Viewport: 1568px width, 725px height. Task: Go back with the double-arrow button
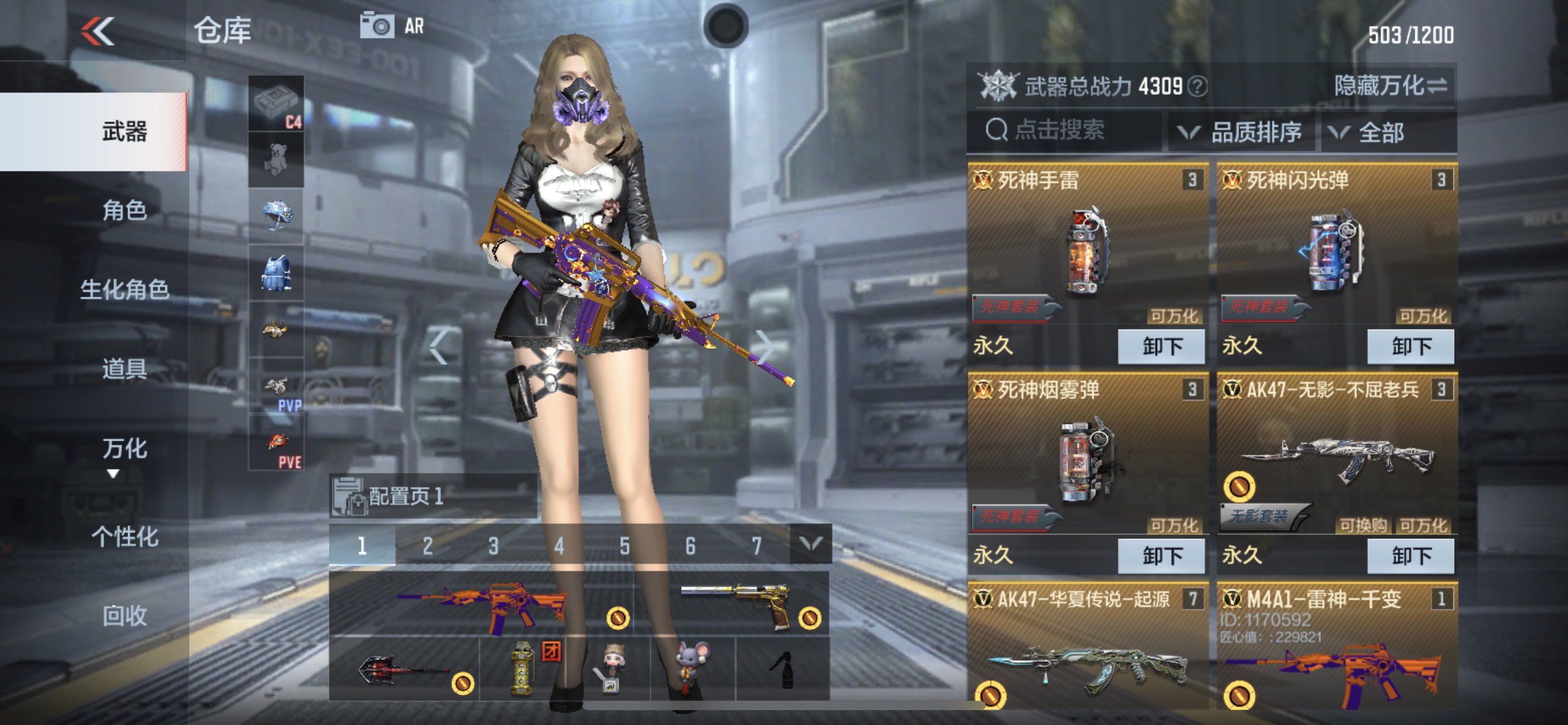pos(98,31)
